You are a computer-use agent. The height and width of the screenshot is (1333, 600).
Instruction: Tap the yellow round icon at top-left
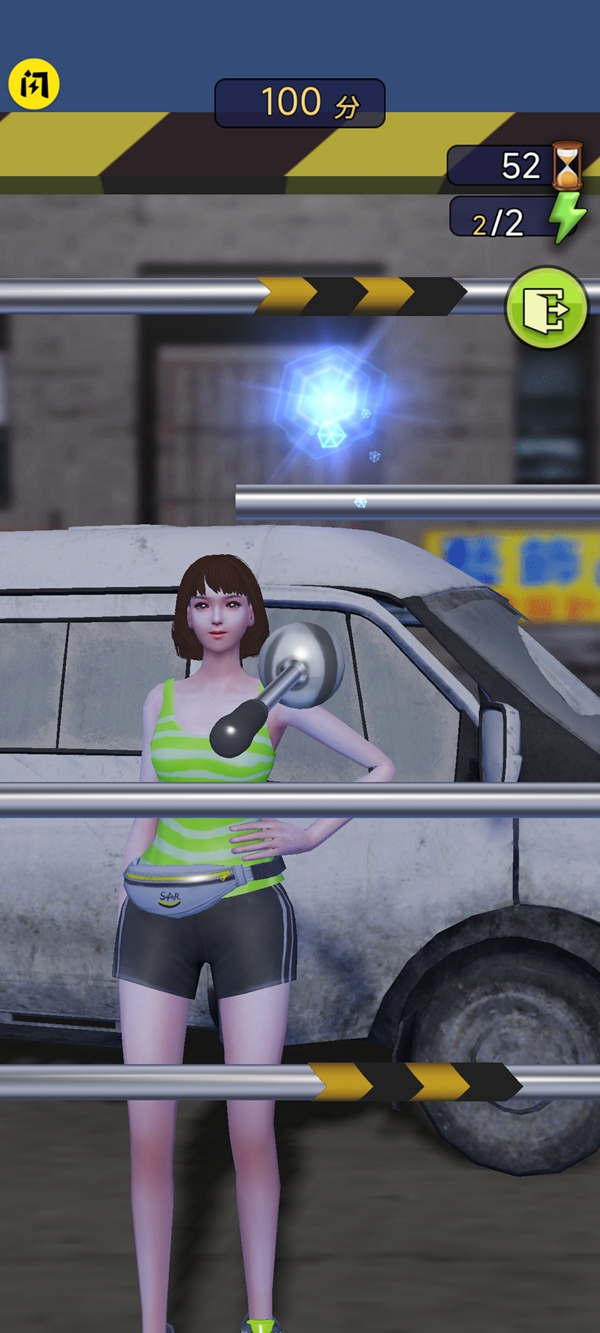(x=34, y=86)
